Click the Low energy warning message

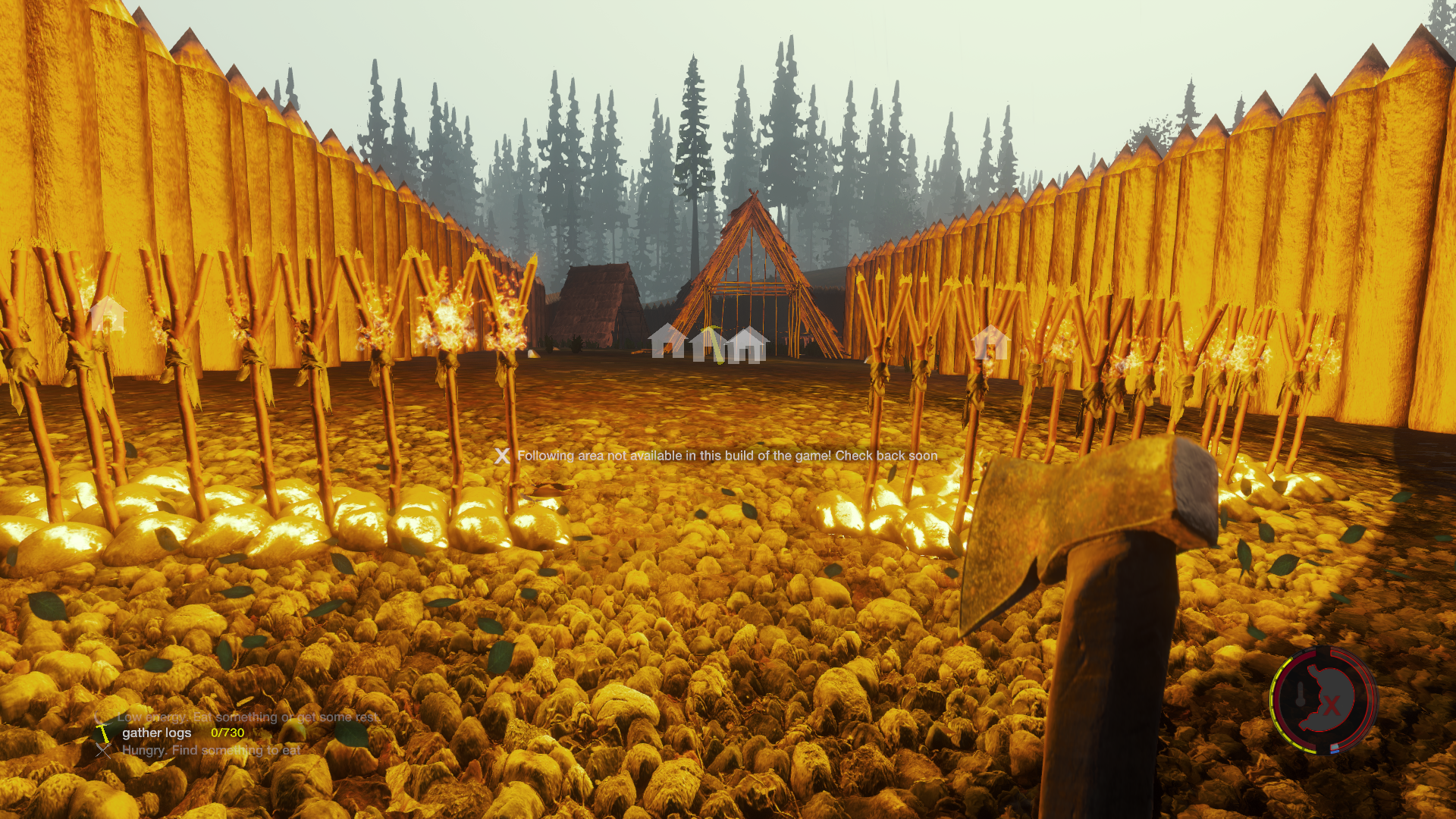point(247,717)
